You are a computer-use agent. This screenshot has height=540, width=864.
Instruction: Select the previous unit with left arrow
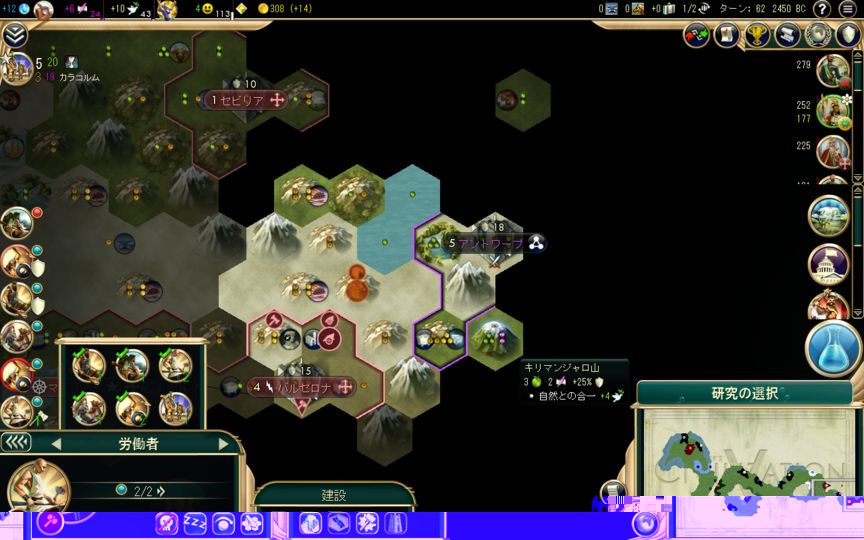[56, 443]
